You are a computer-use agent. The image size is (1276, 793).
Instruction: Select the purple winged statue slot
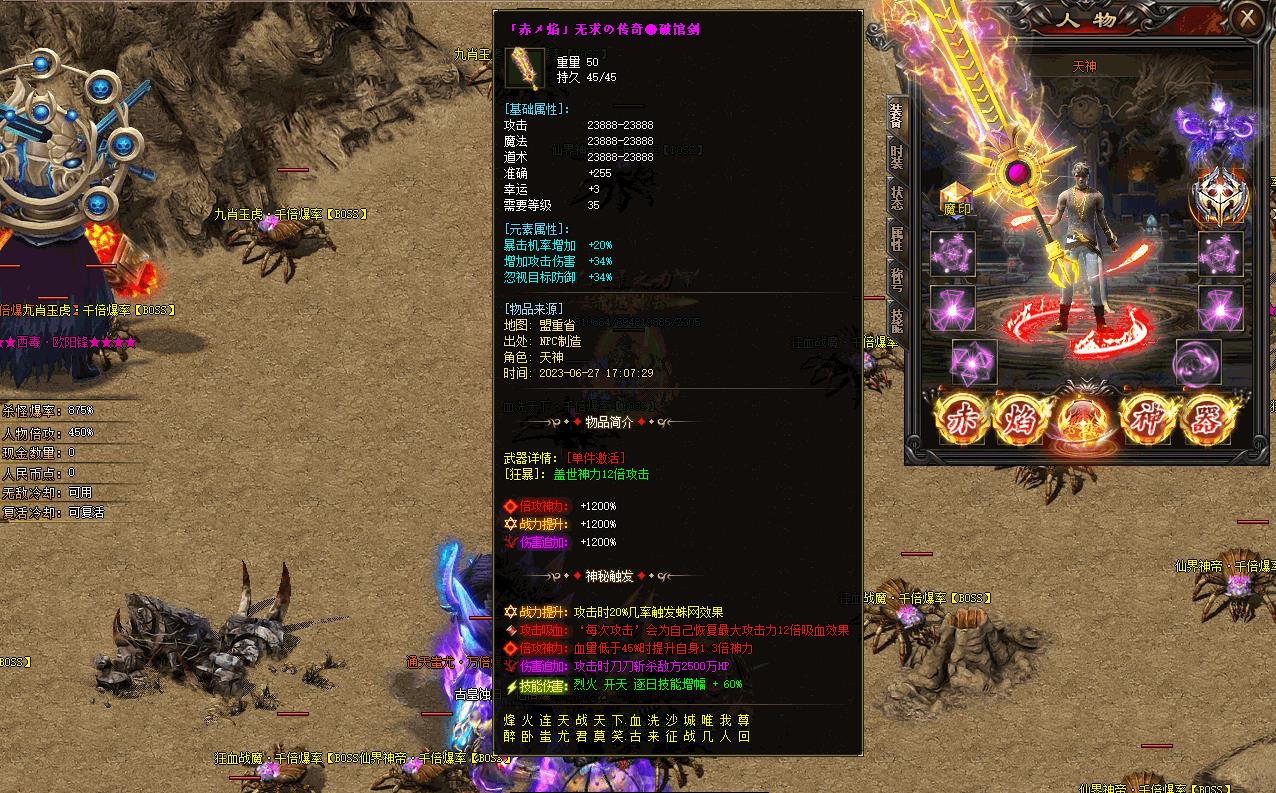click(x=1218, y=128)
